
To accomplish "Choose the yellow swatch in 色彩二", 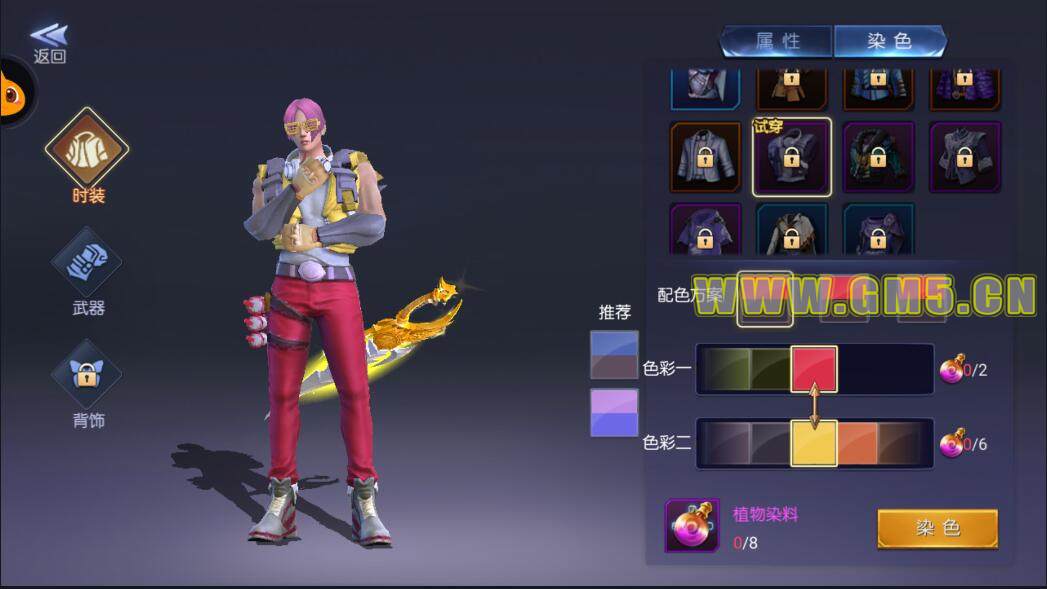I will (814, 443).
